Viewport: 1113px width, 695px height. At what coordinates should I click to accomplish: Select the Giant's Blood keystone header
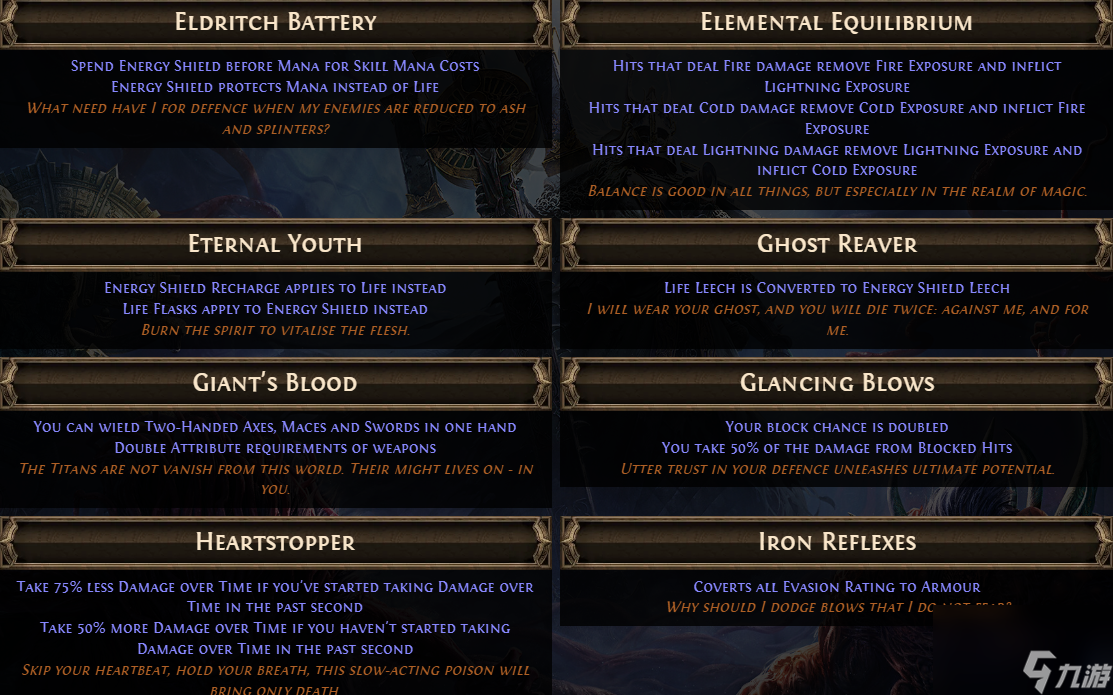(275, 383)
